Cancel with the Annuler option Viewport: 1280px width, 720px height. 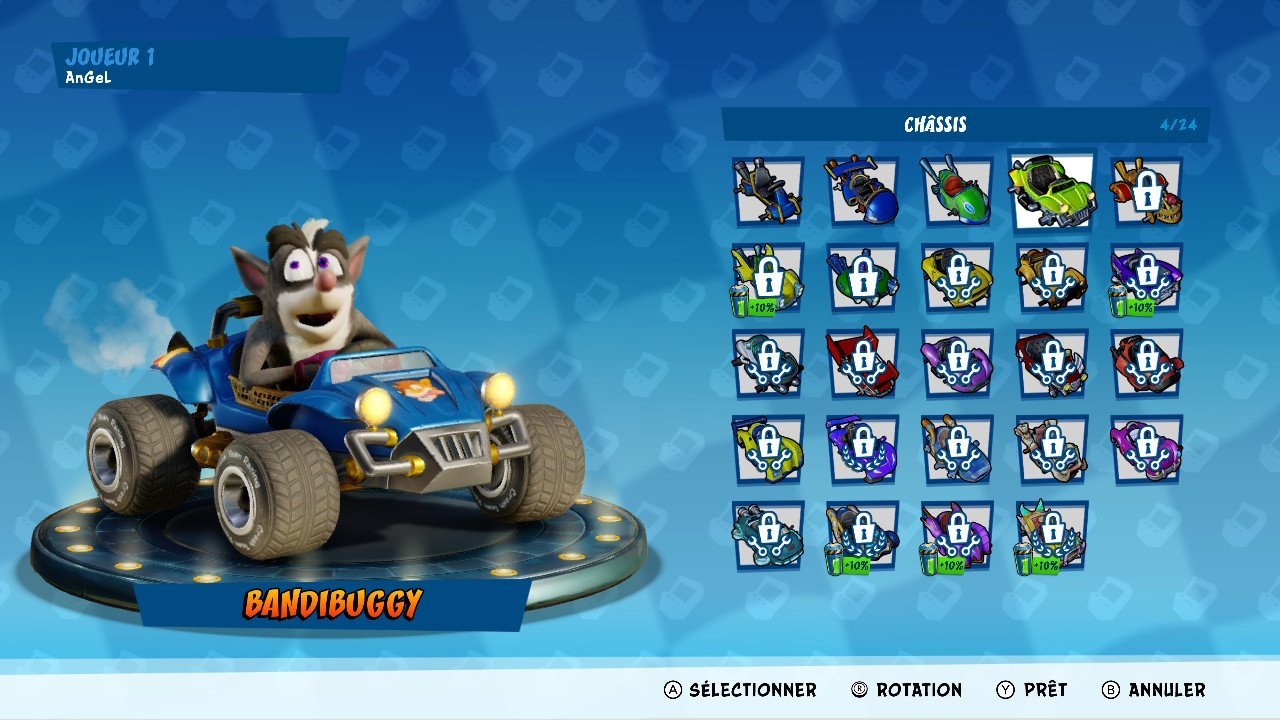click(x=1153, y=690)
